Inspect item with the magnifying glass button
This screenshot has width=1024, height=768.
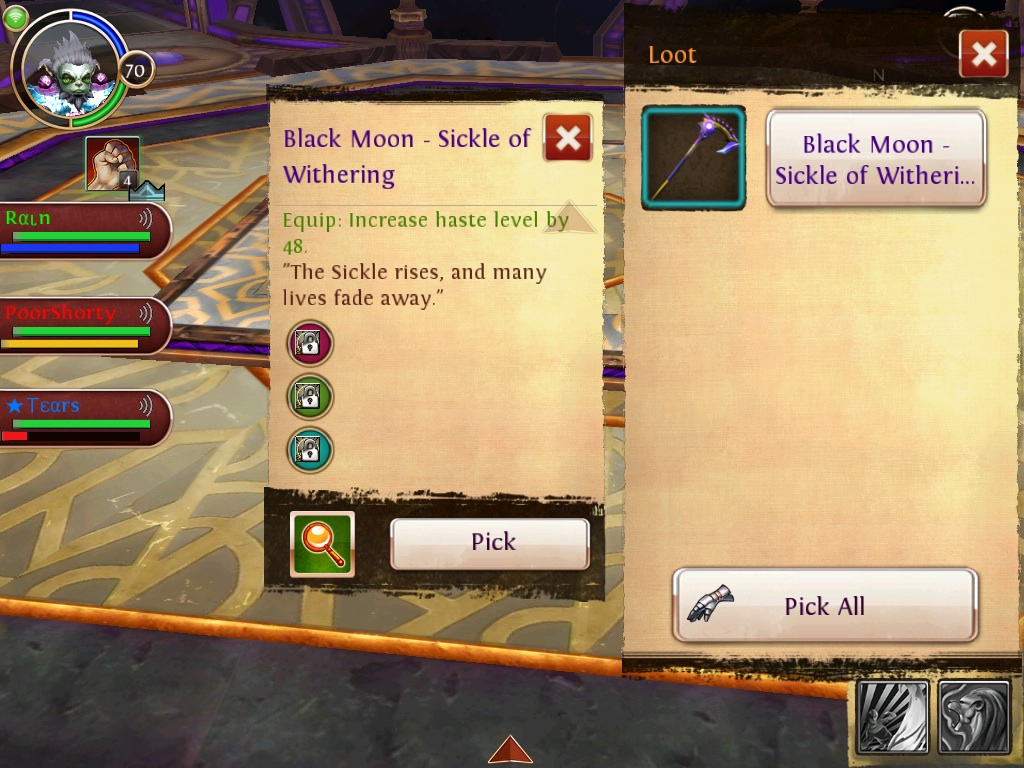[322, 544]
